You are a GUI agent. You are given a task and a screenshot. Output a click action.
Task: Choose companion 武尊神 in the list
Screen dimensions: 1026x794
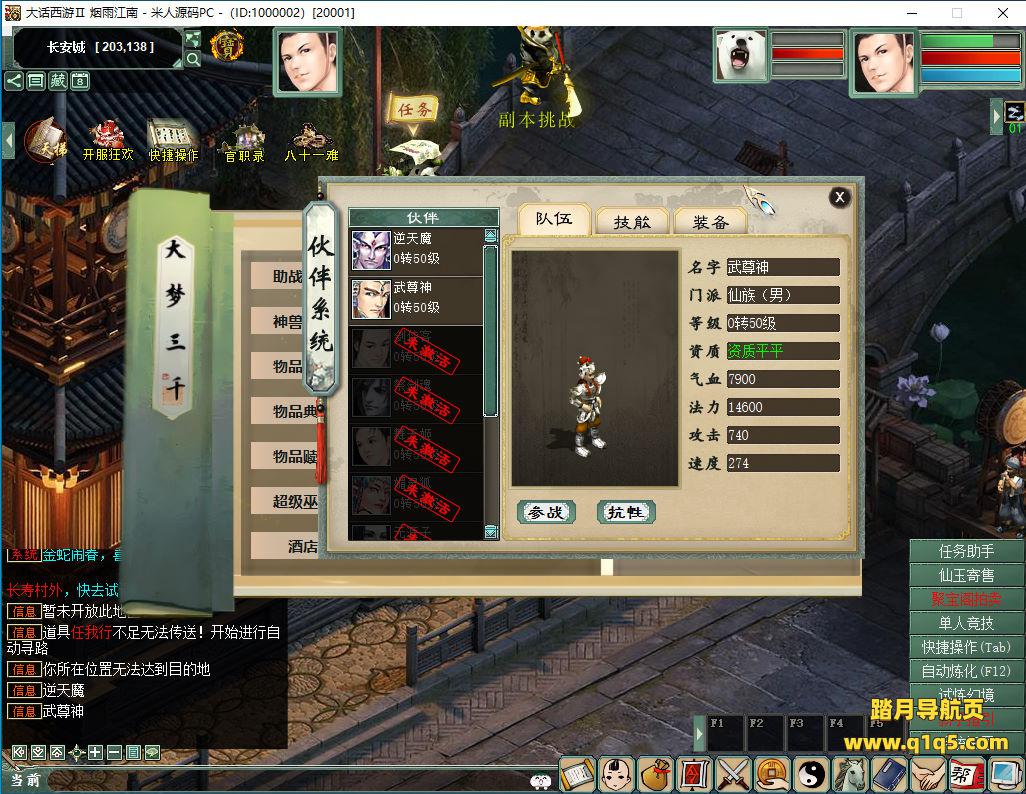click(416, 298)
